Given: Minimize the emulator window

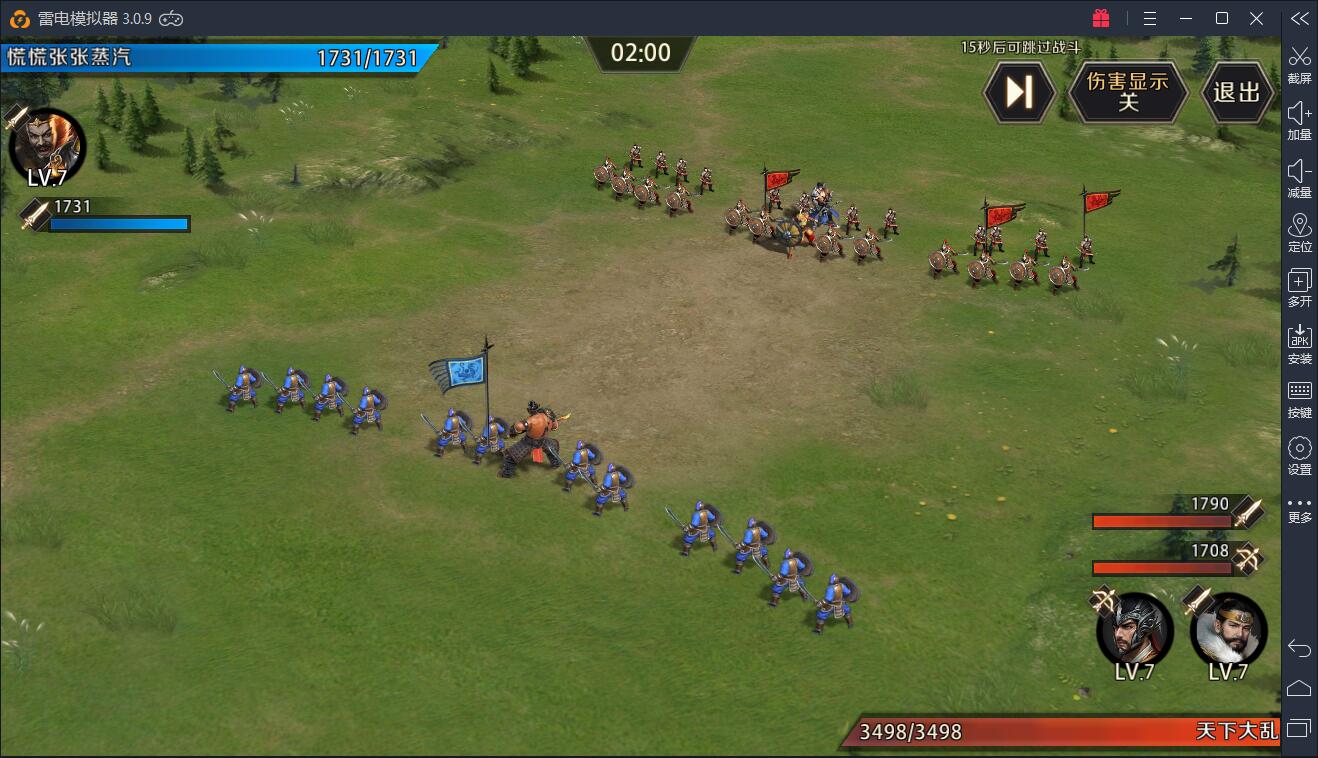Looking at the screenshot, I should (x=1186, y=18).
